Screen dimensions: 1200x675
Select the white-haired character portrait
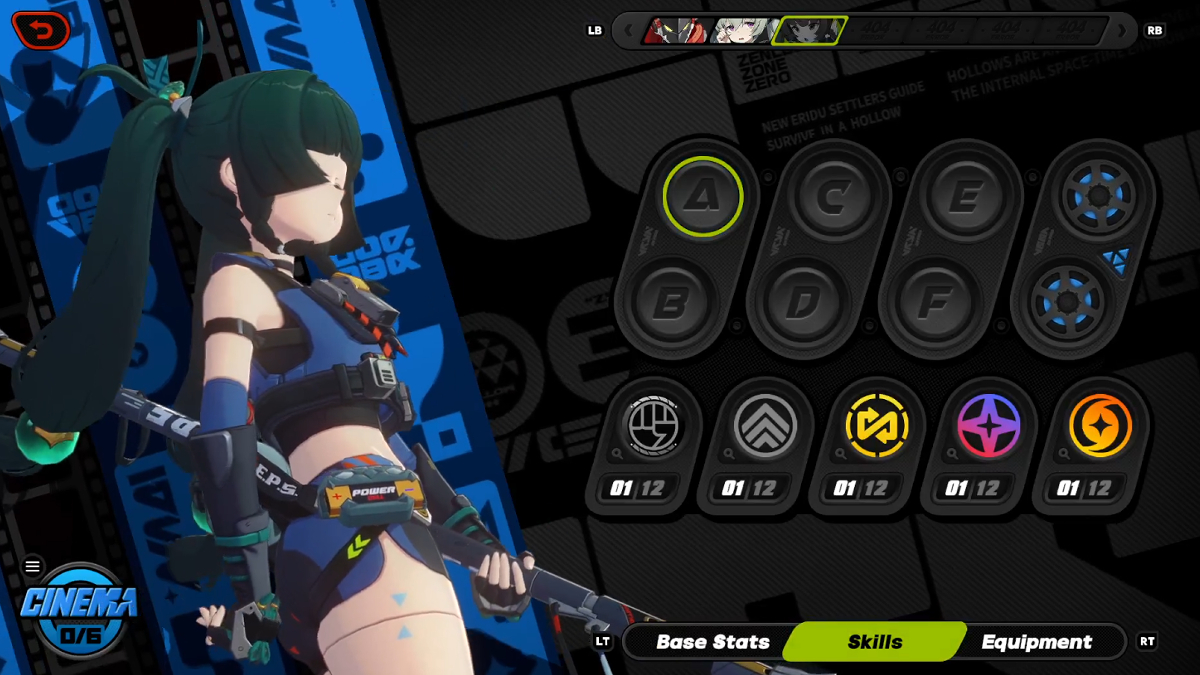pos(741,31)
